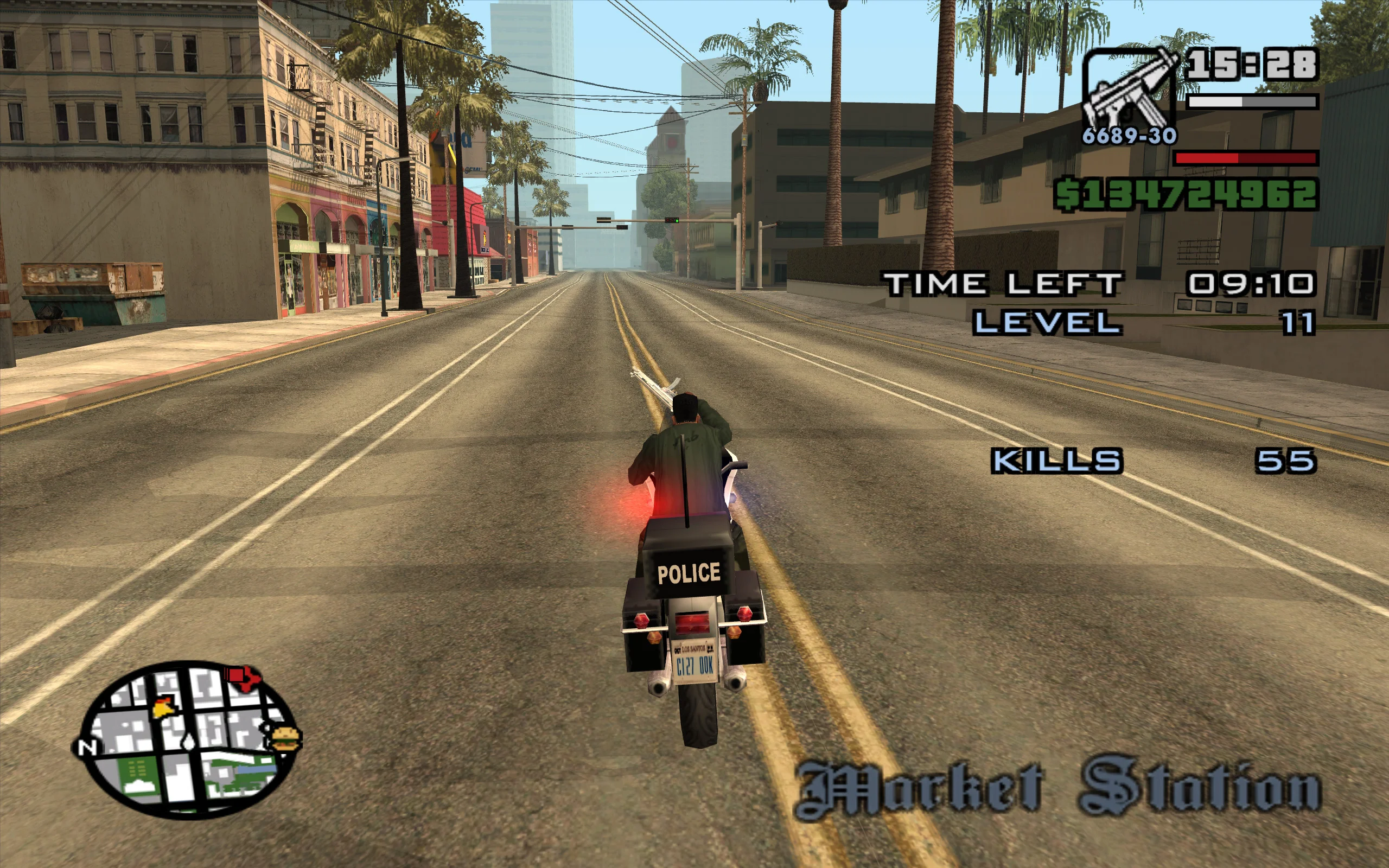Click the north 'N' marker on the minimap
Screen dimensions: 1389x868
(x=87, y=748)
